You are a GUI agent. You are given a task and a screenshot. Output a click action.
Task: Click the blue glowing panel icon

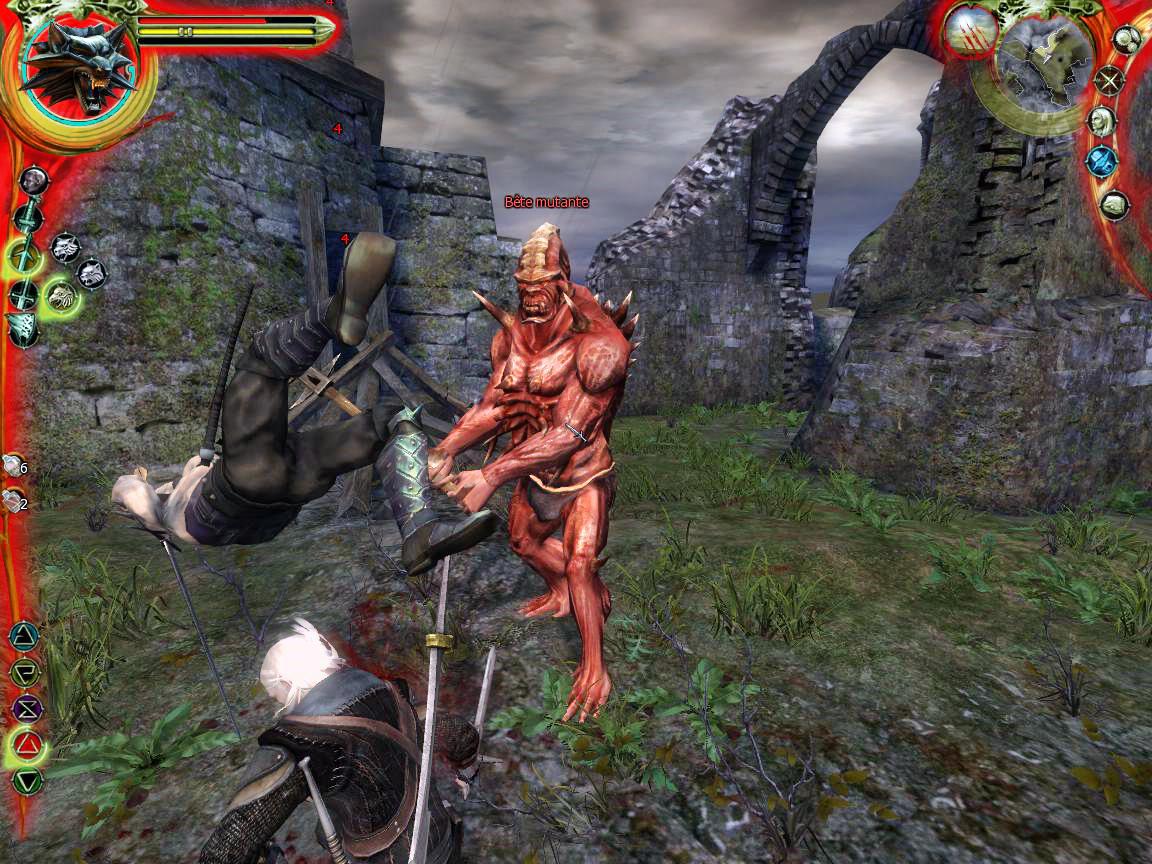(1101, 162)
